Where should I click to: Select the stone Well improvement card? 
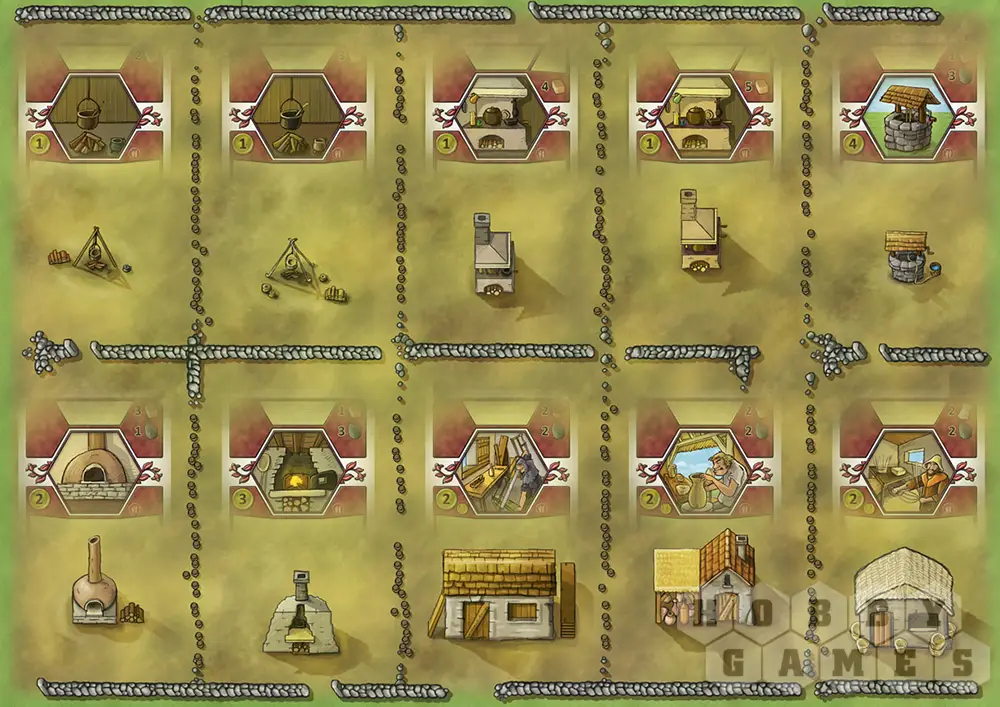[x=908, y=117]
